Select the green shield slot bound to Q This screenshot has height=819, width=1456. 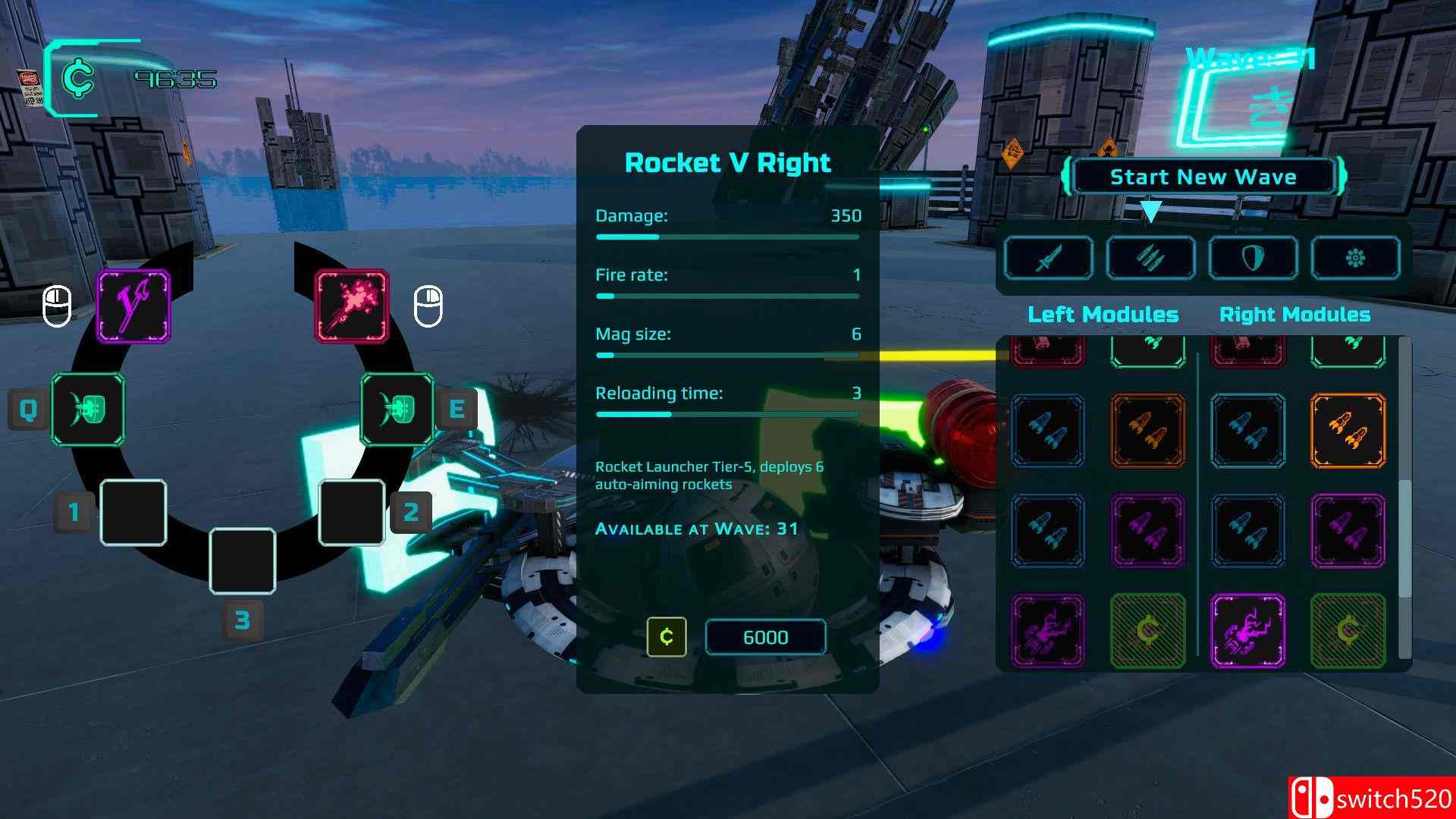(x=88, y=409)
